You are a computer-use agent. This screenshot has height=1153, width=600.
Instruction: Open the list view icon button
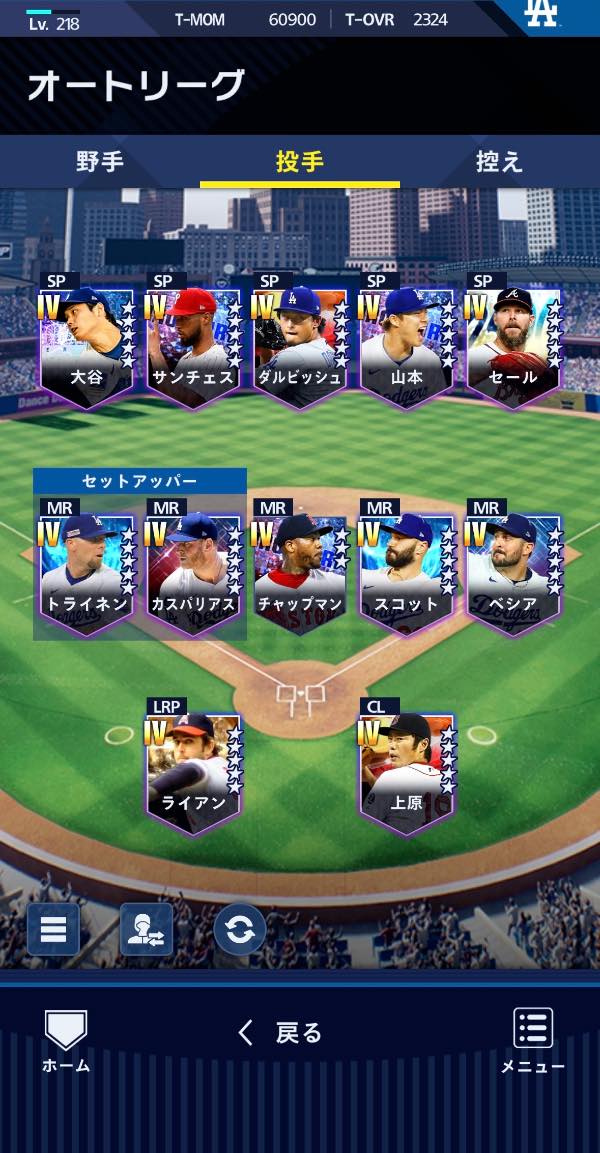pos(53,930)
